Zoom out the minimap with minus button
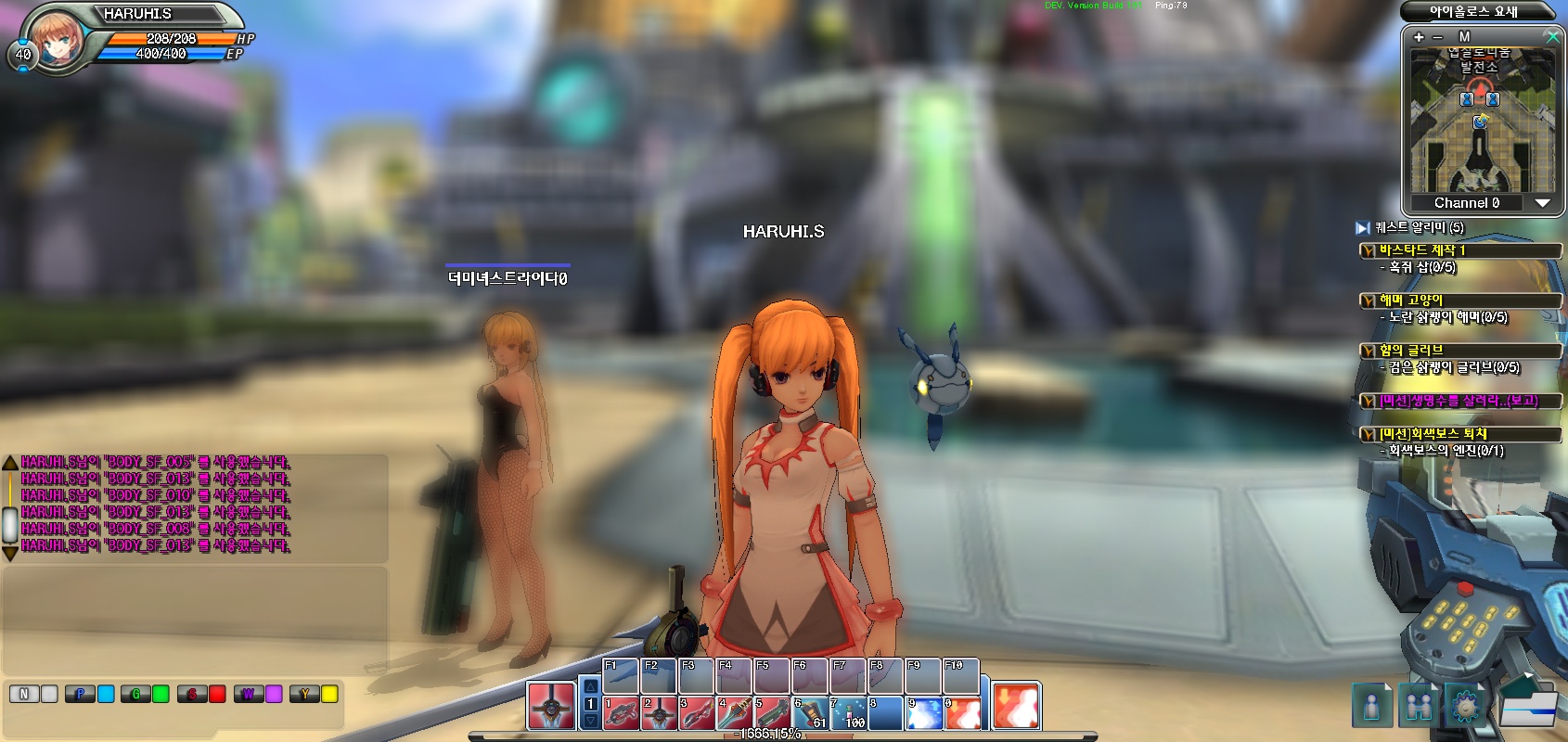 click(1438, 37)
